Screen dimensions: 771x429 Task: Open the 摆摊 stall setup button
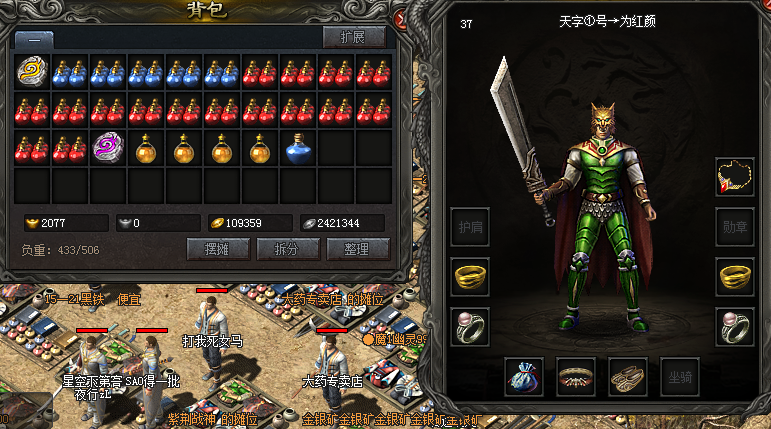click(x=217, y=249)
